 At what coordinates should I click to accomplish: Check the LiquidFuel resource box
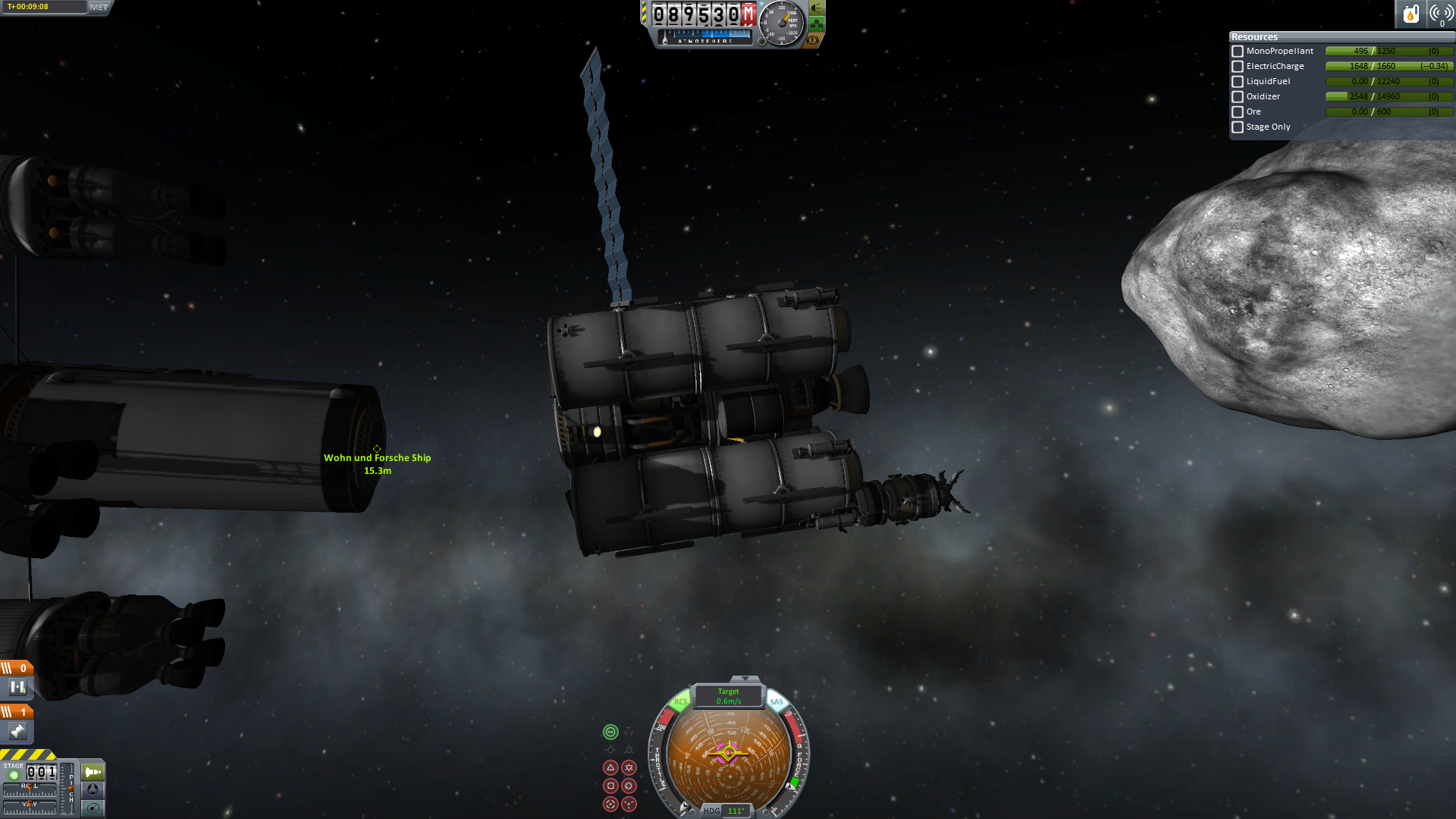click(x=1238, y=82)
